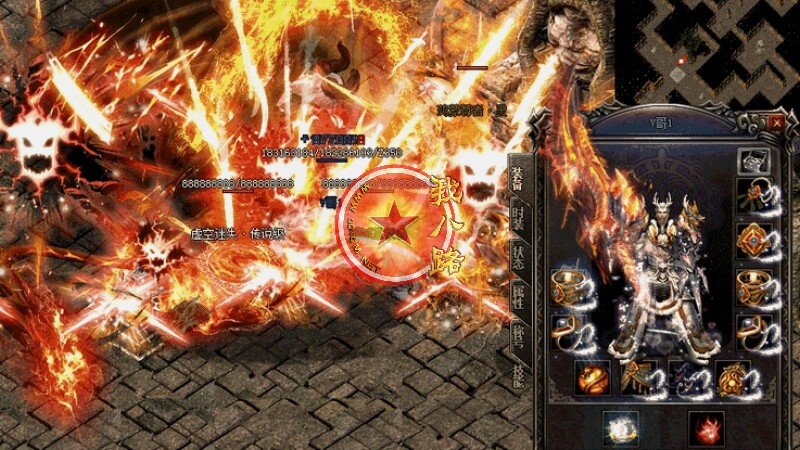
Task: Close the character equipment panel
Action: 777,122
